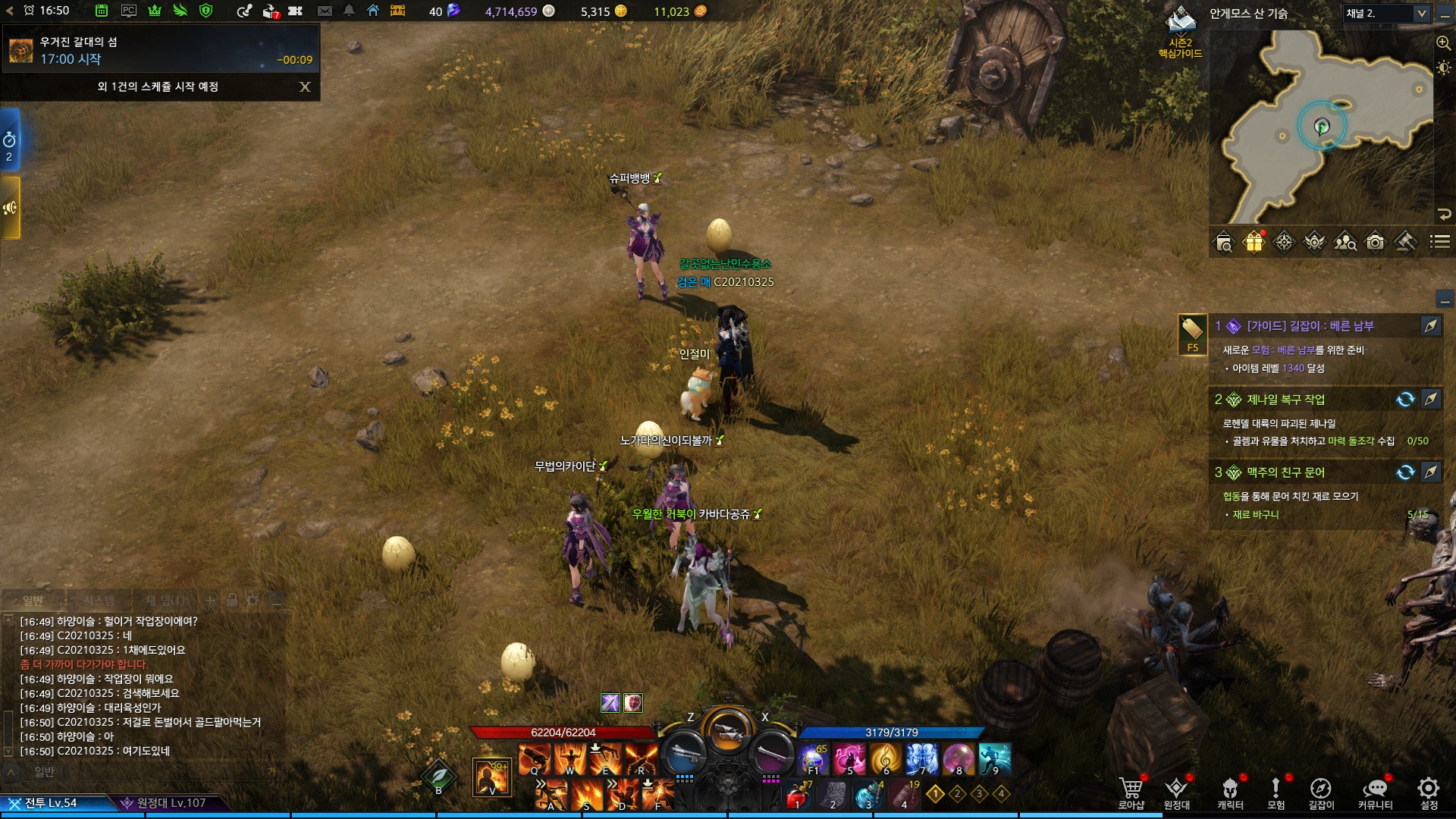Open the 원정대 roster menu

click(x=1176, y=792)
